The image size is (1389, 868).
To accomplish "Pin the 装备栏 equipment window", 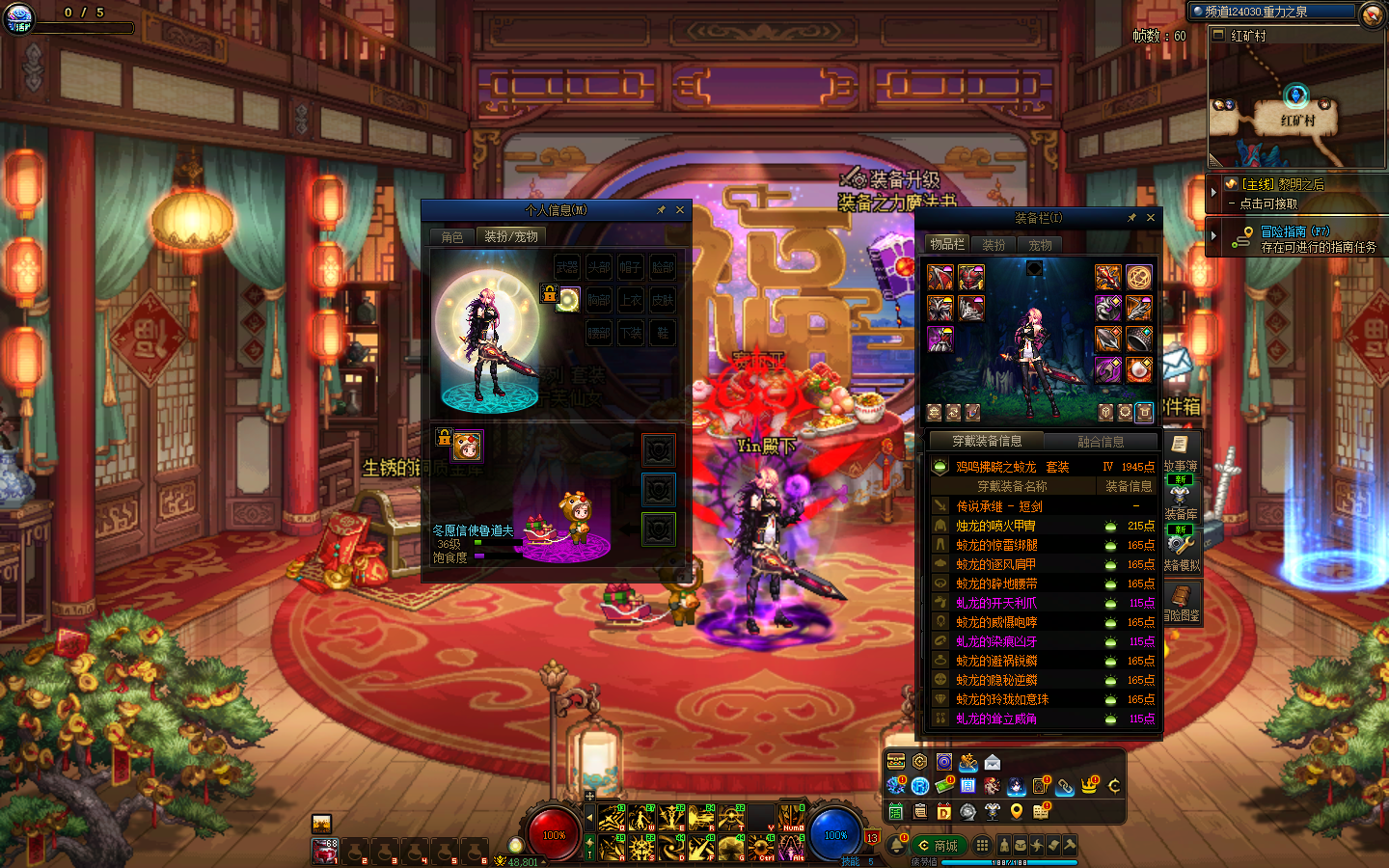I will pyautogui.click(x=1131, y=218).
